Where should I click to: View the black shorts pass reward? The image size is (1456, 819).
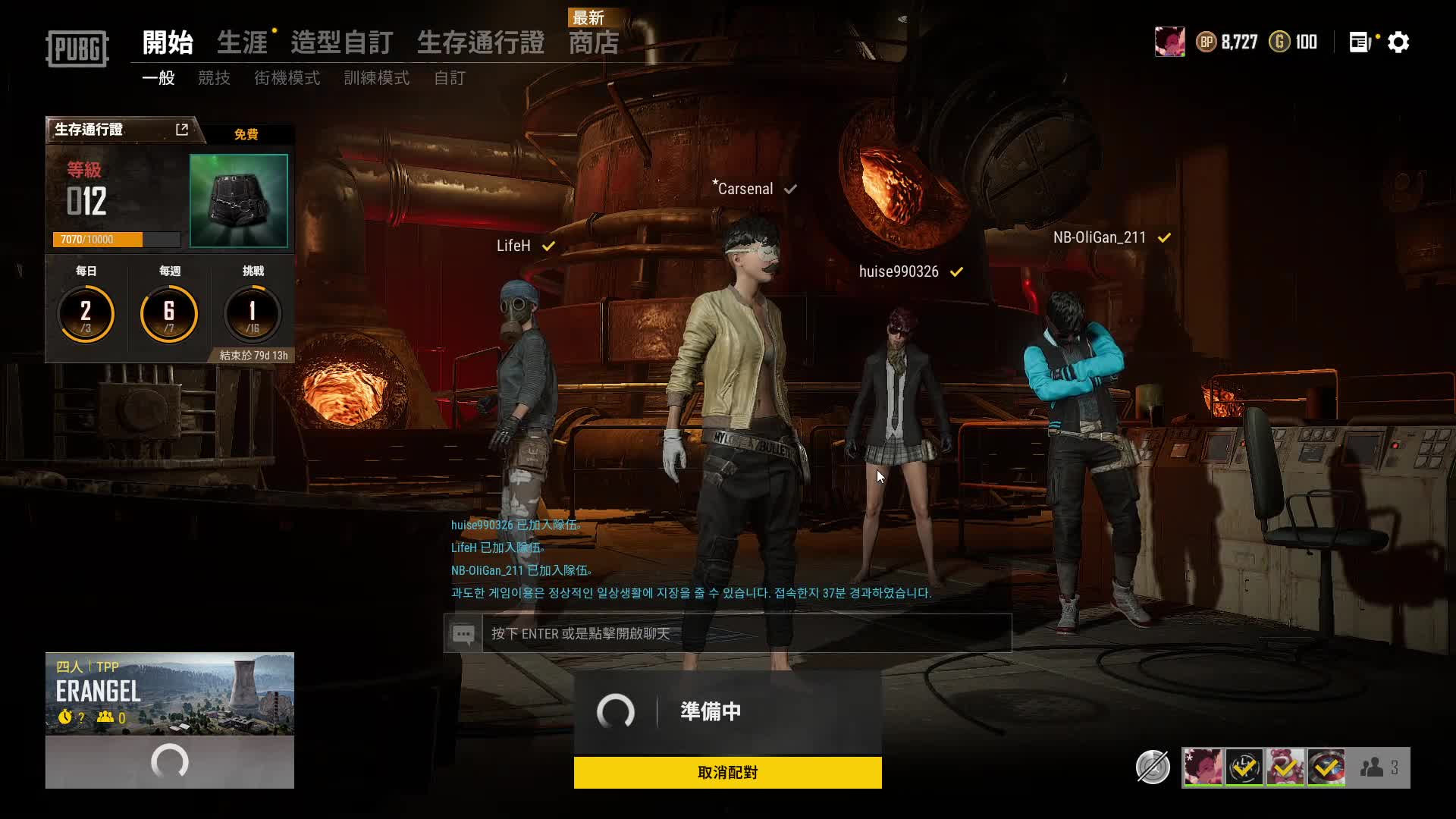(238, 200)
